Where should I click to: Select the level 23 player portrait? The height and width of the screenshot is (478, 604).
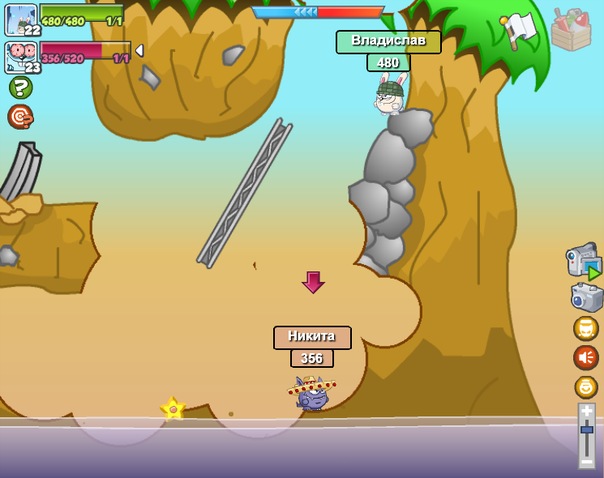[x=20, y=56]
